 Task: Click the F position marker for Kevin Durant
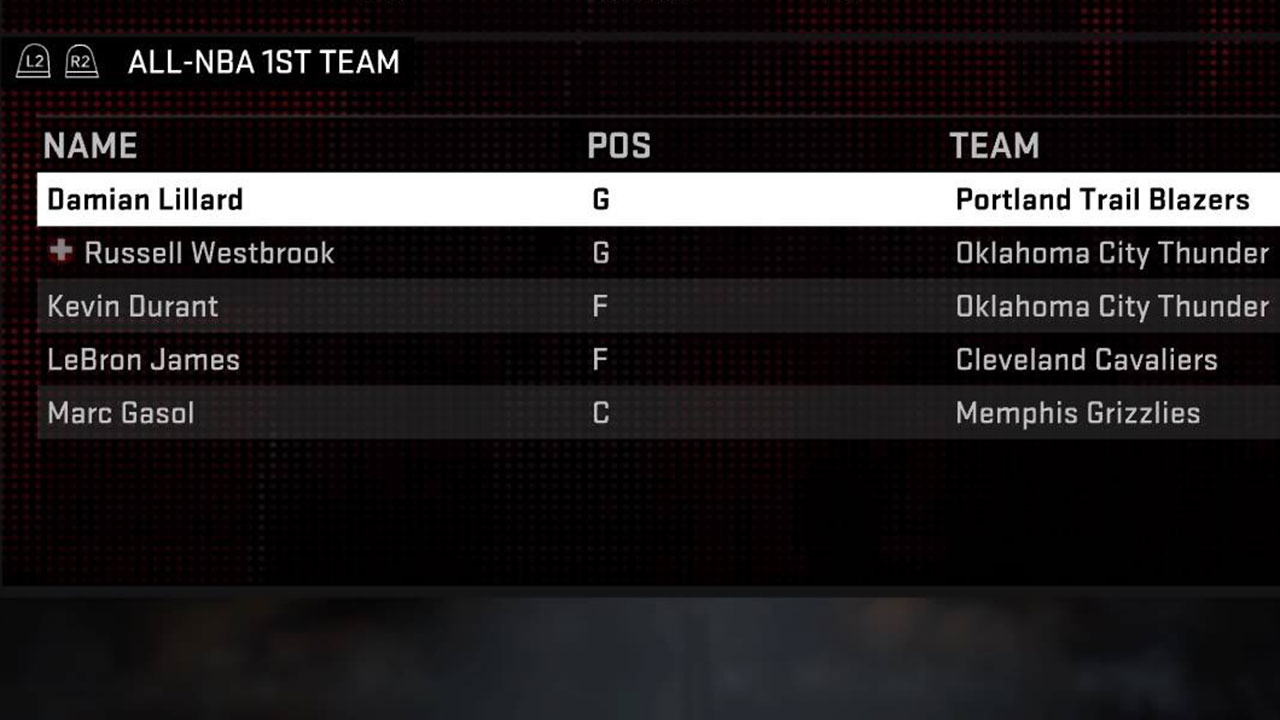(598, 307)
